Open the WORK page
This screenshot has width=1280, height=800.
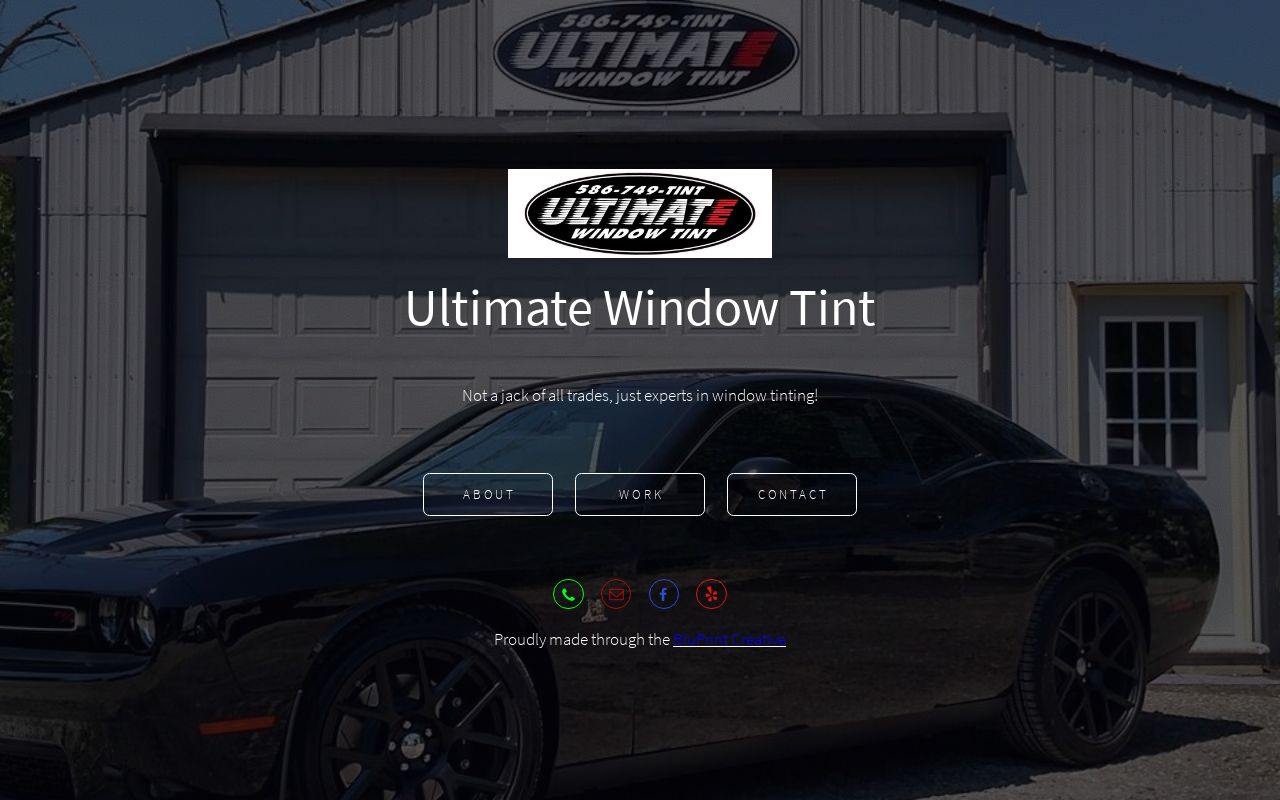point(640,493)
